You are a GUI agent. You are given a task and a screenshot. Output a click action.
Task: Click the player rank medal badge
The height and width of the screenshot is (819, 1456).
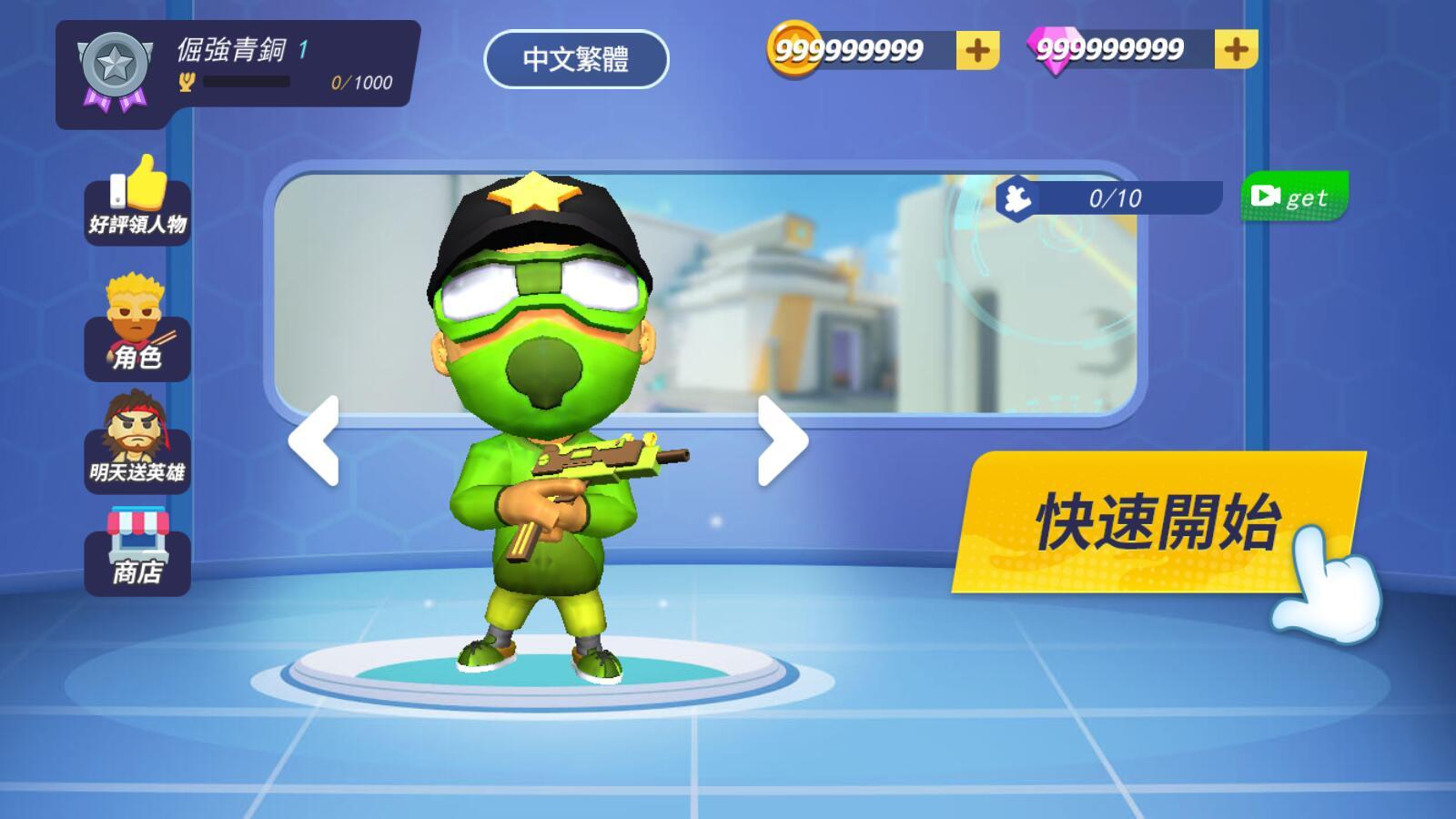pos(115,68)
